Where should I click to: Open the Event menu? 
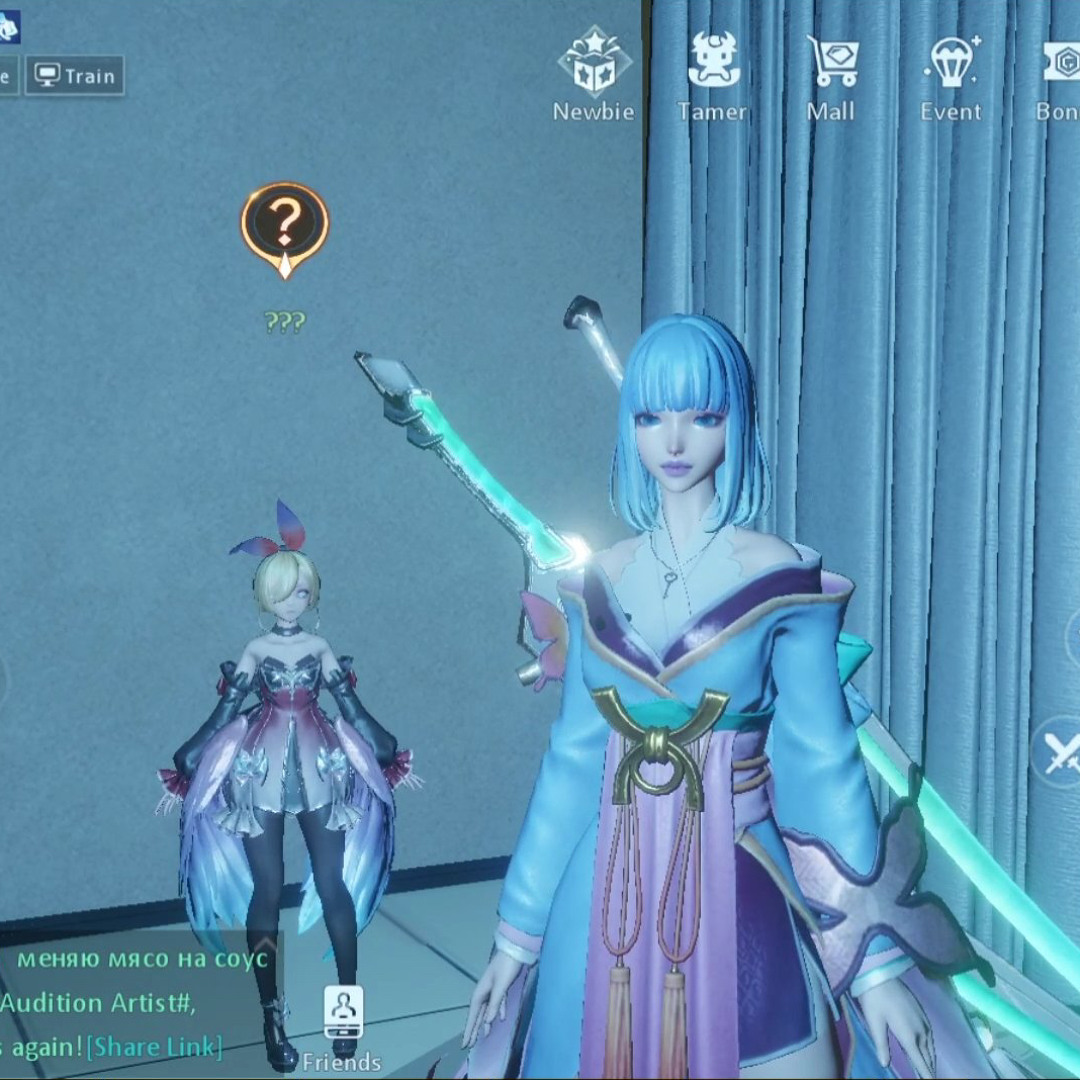pos(950,76)
